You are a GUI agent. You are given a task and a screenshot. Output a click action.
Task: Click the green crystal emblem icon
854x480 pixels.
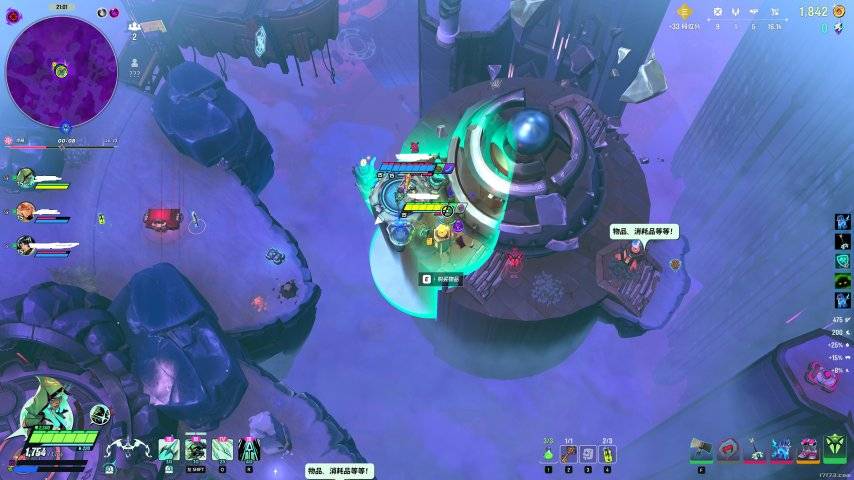pos(835,448)
